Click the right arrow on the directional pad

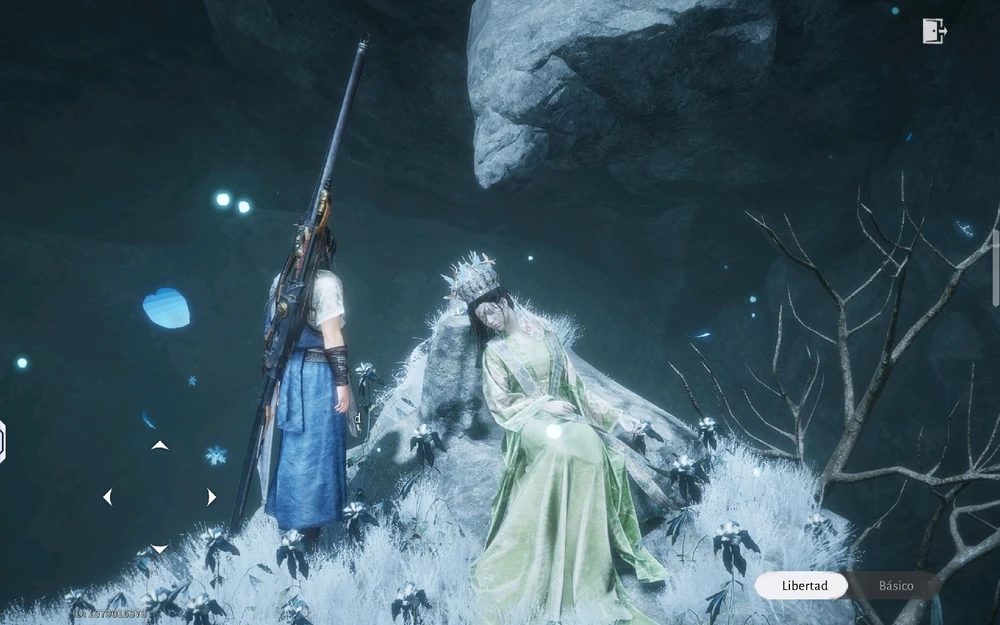click(x=211, y=497)
